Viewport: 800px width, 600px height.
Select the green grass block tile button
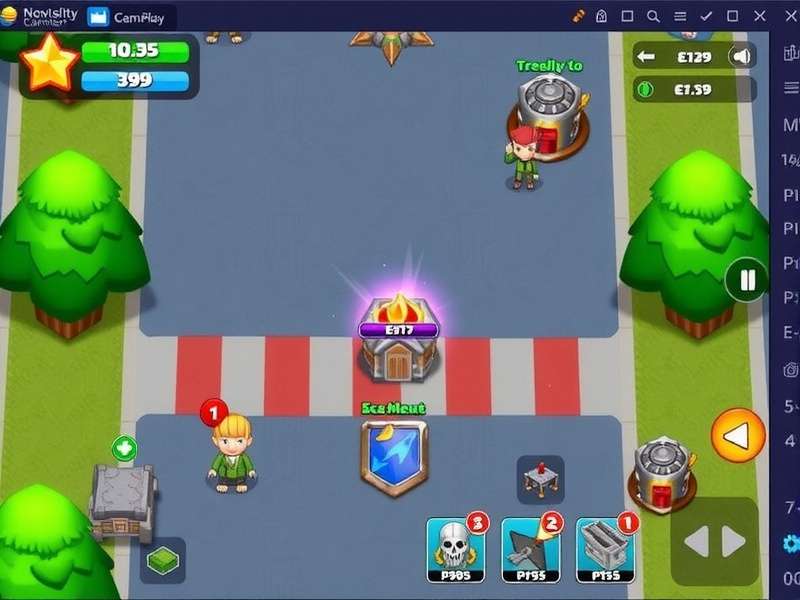point(162,560)
